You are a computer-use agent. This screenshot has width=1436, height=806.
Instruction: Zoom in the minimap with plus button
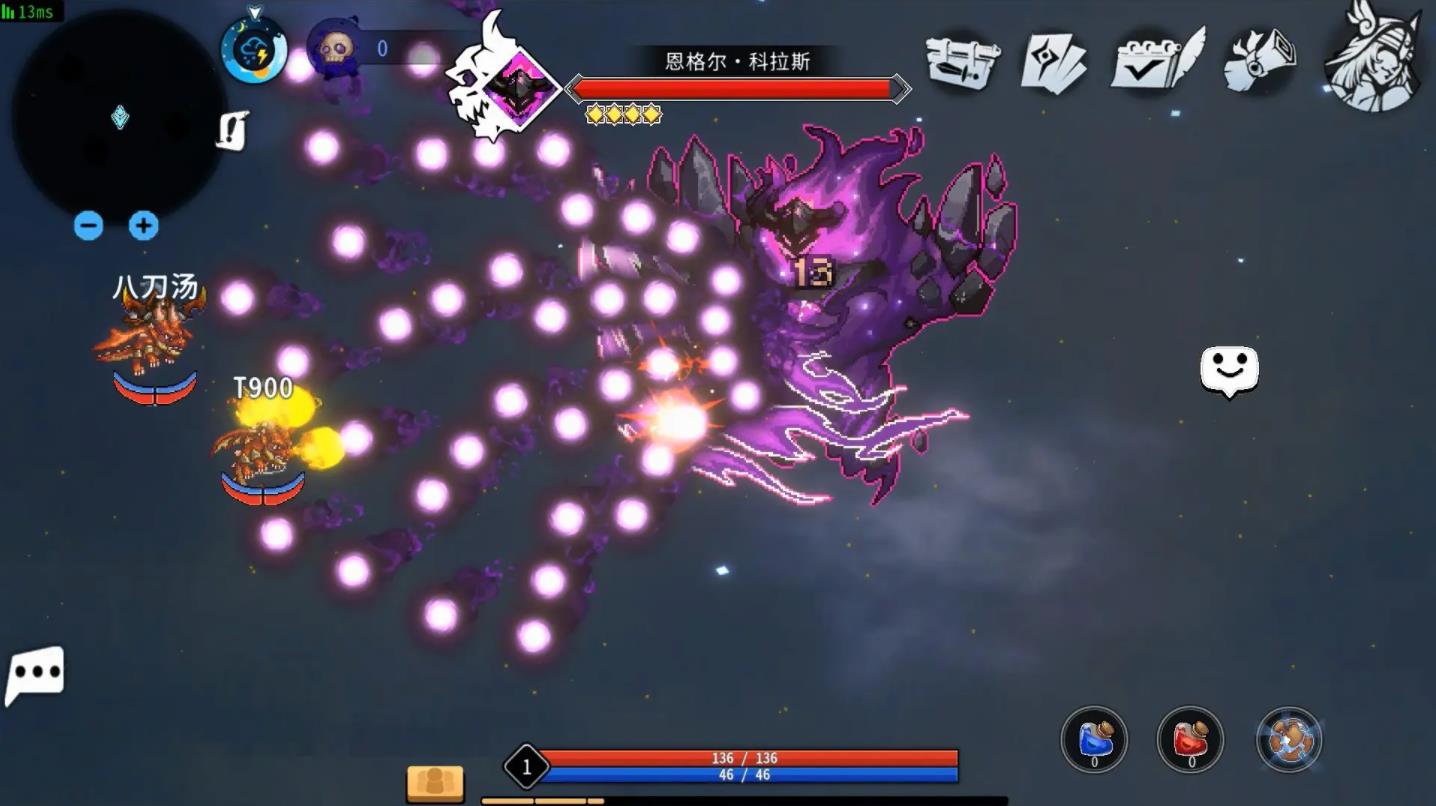[x=143, y=226]
